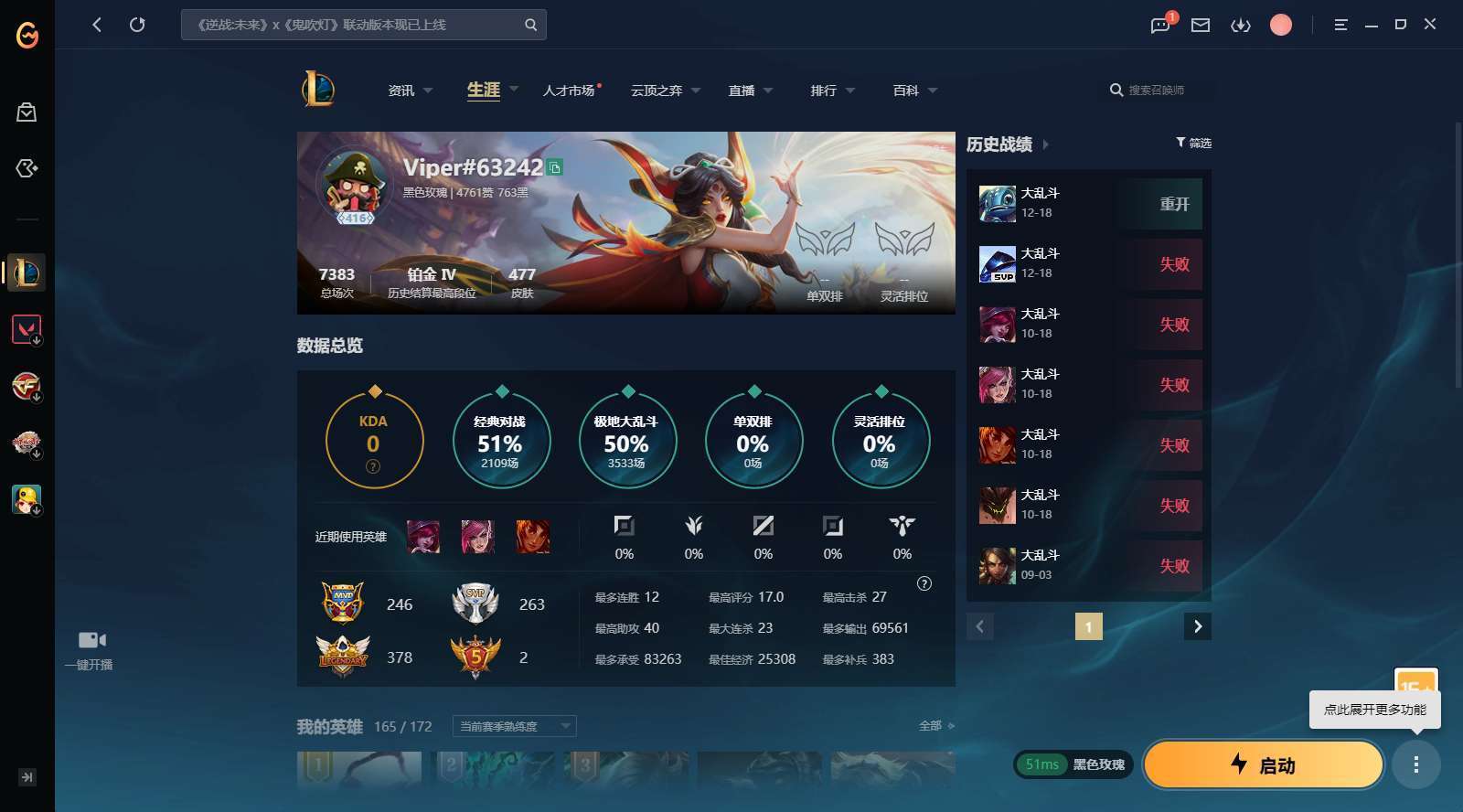Open the 当前赛季熟练度 dropdown
The height and width of the screenshot is (812, 1463).
[x=514, y=726]
